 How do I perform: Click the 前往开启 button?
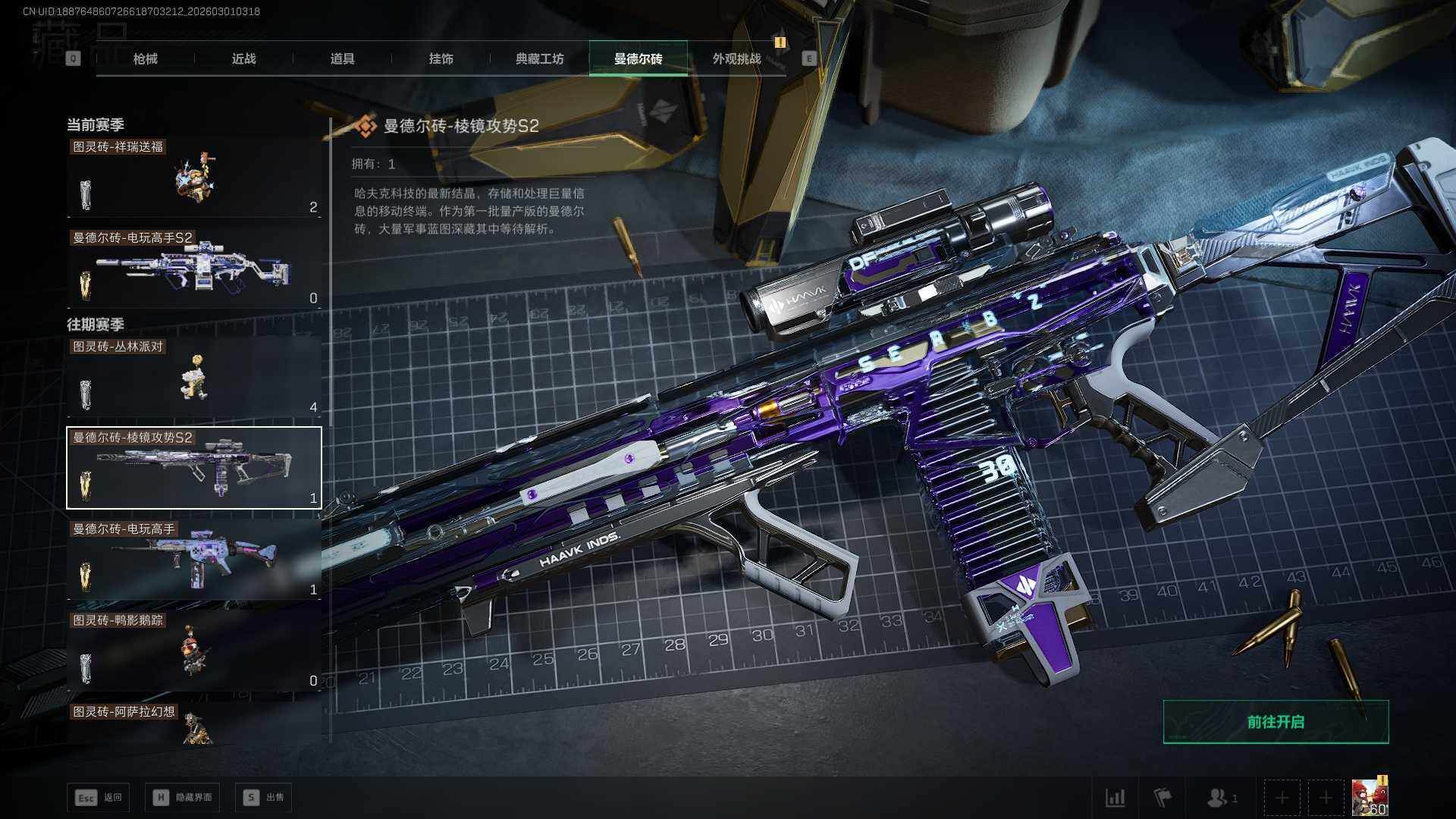tap(1276, 722)
